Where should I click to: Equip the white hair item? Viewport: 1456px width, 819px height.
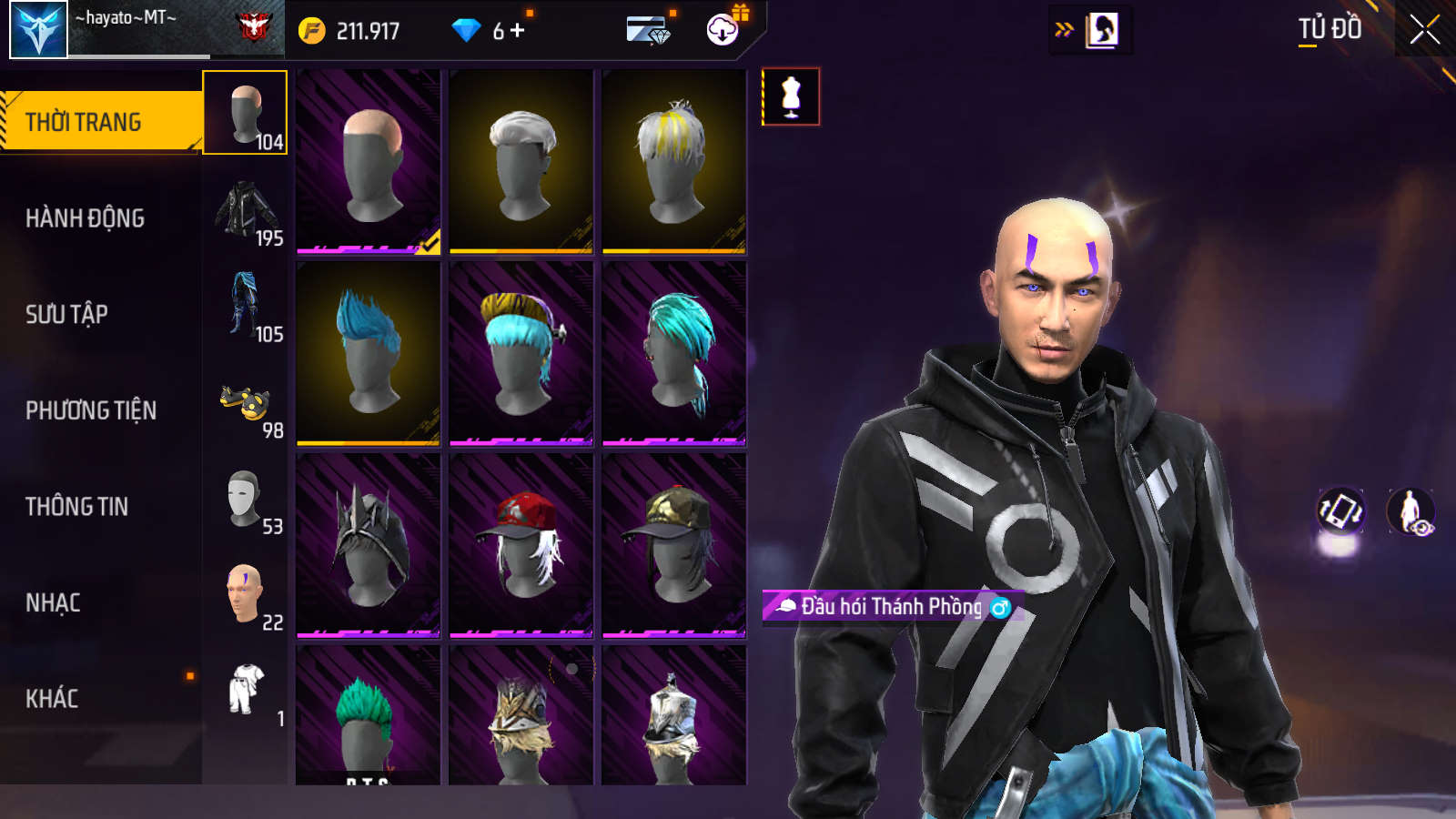coord(521,161)
